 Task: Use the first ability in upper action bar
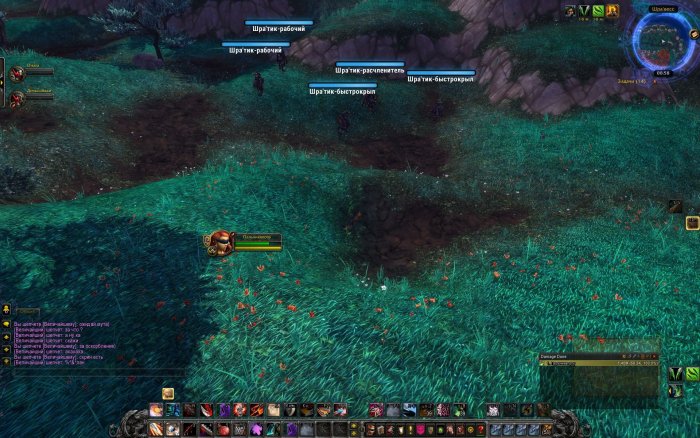156,410
